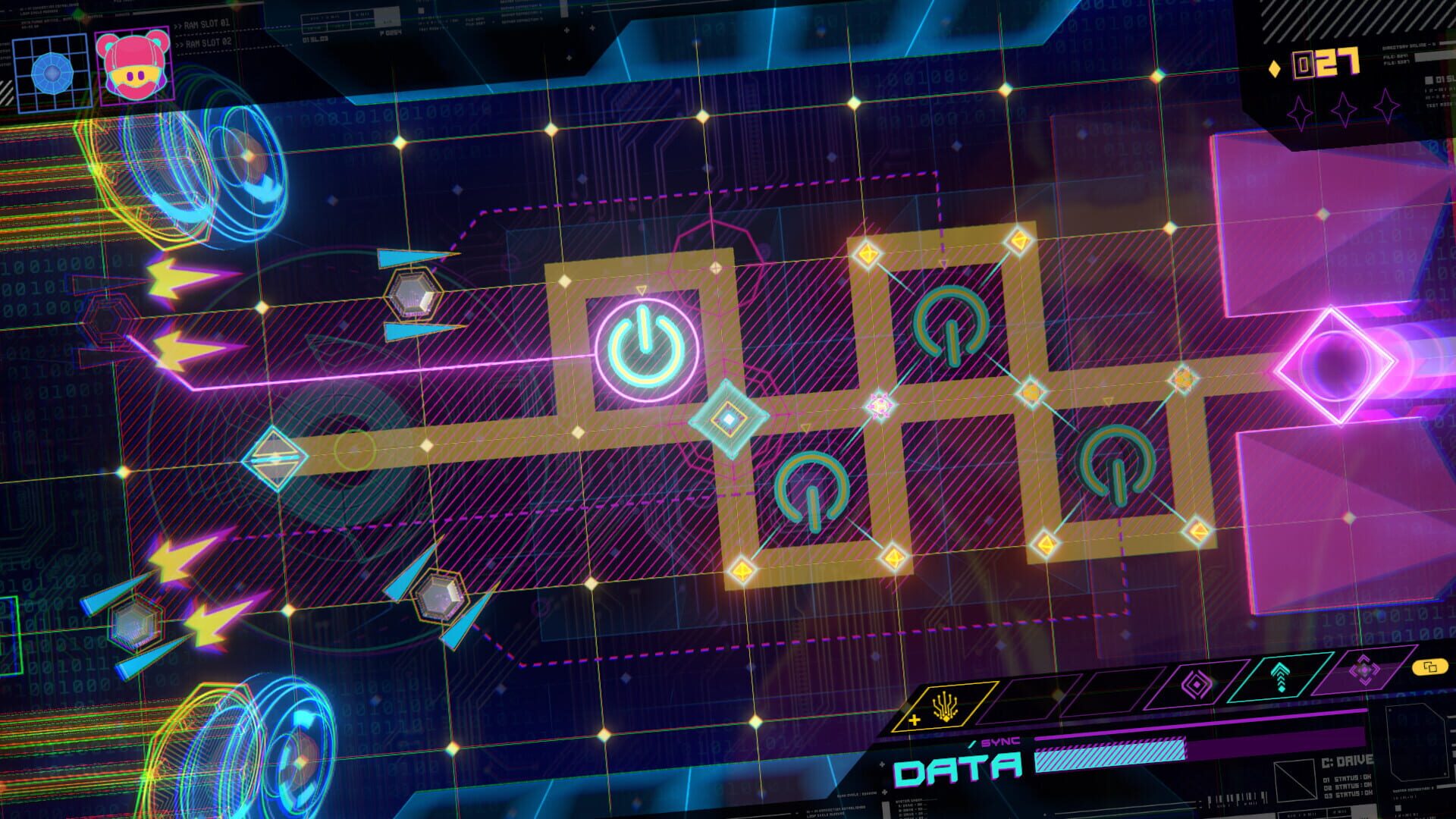Click the leftmost purple star under the counter
Viewport: 1456px width, 819px height.
(x=1298, y=111)
